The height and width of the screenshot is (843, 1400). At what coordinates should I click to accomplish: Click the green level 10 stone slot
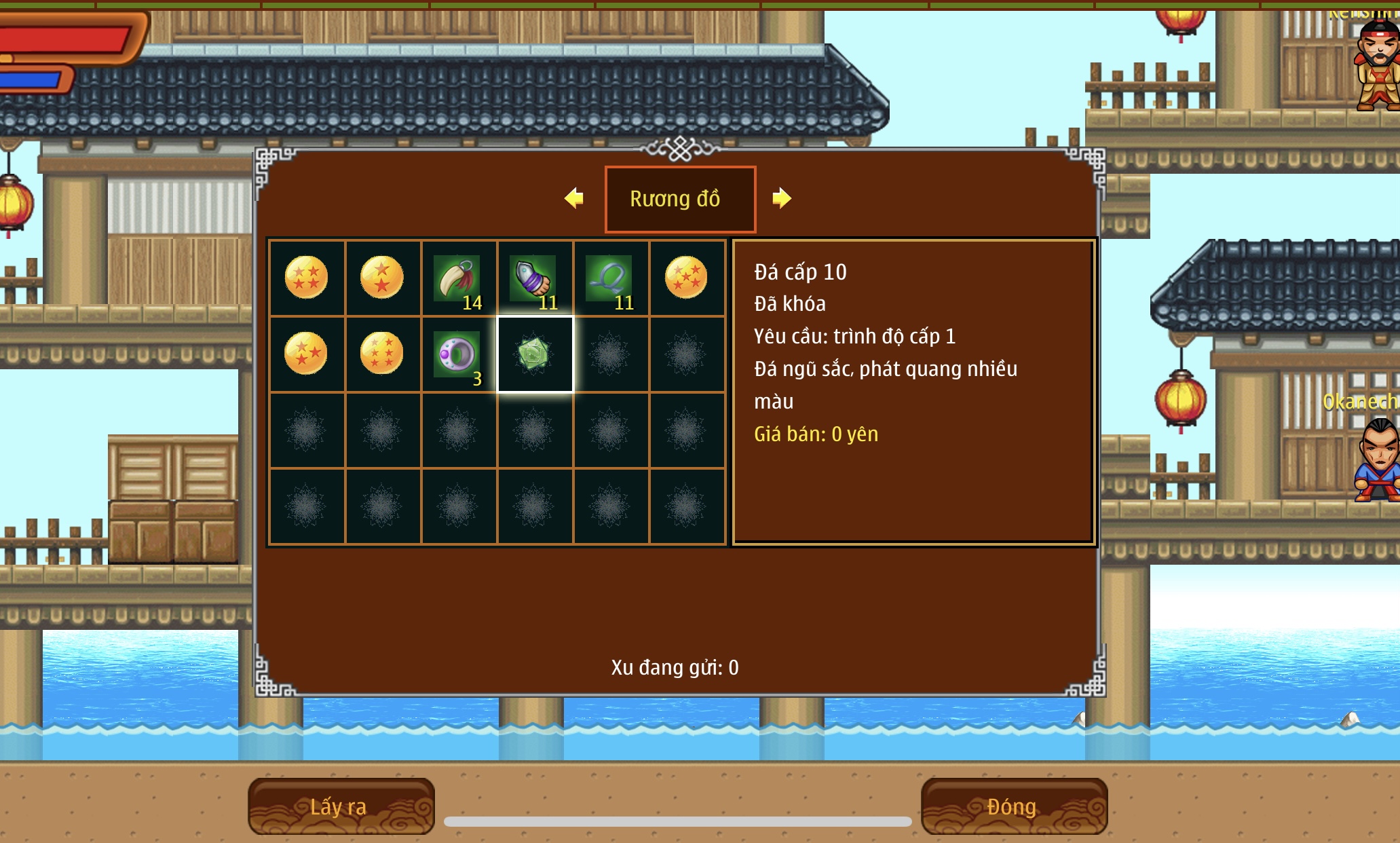(x=535, y=354)
